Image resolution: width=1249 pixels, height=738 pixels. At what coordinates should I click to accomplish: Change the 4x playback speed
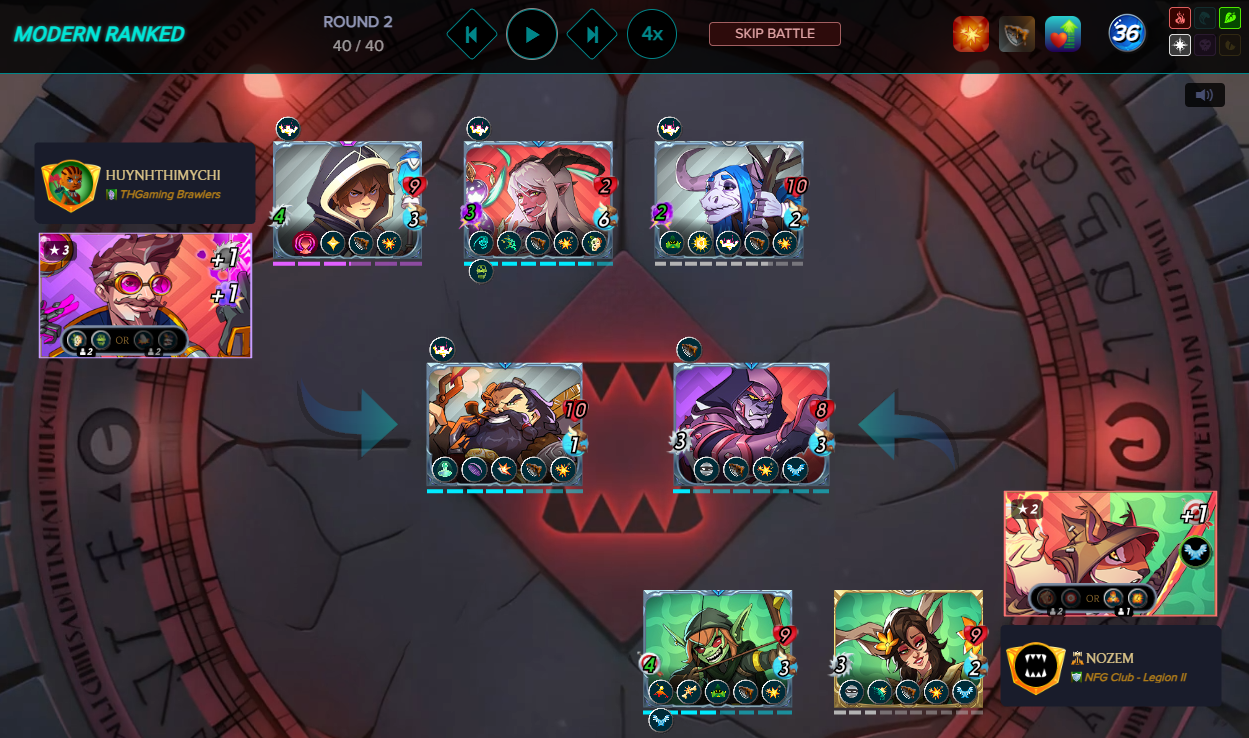coord(651,34)
